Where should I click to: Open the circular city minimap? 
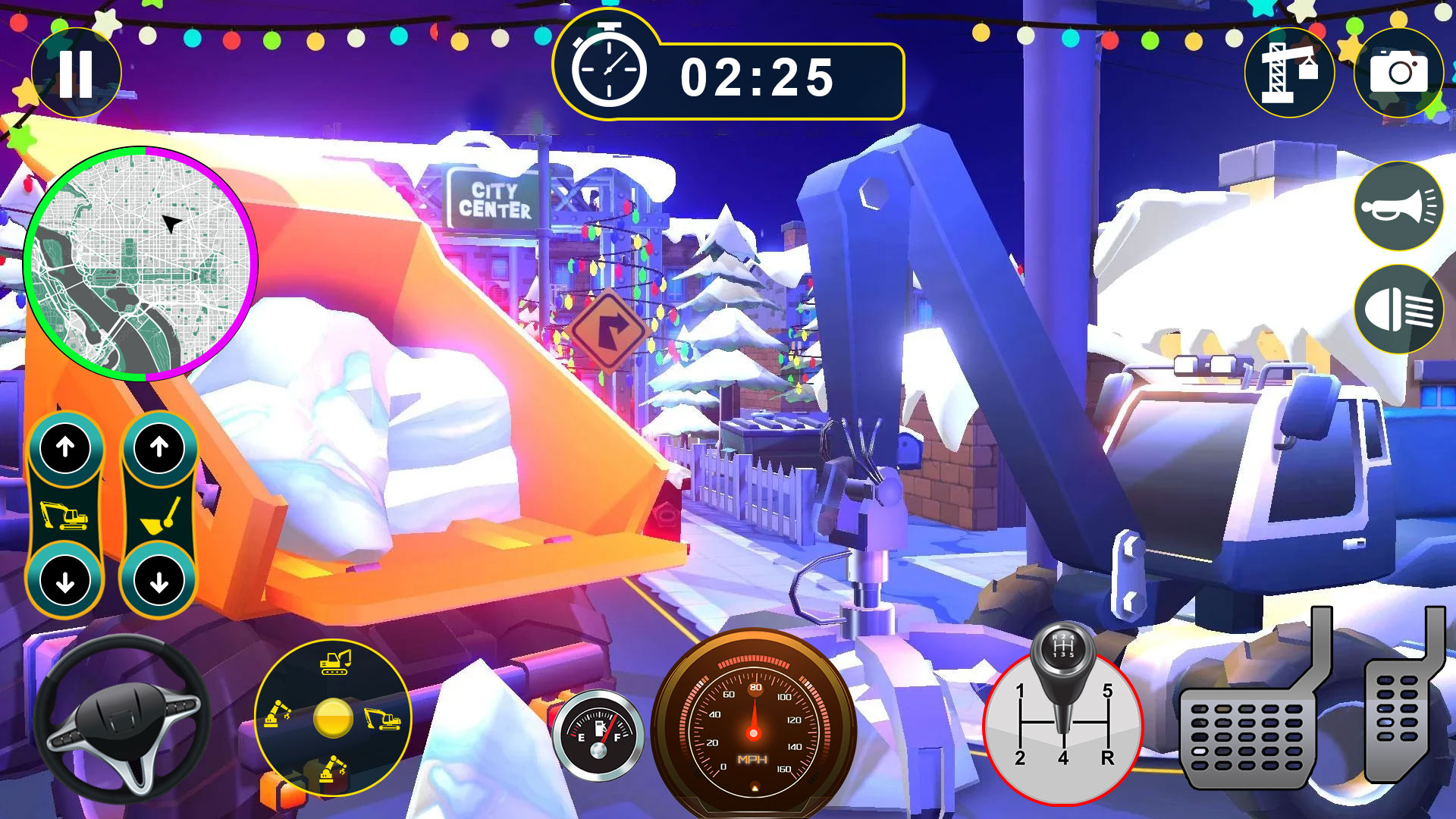pyautogui.click(x=141, y=264)
